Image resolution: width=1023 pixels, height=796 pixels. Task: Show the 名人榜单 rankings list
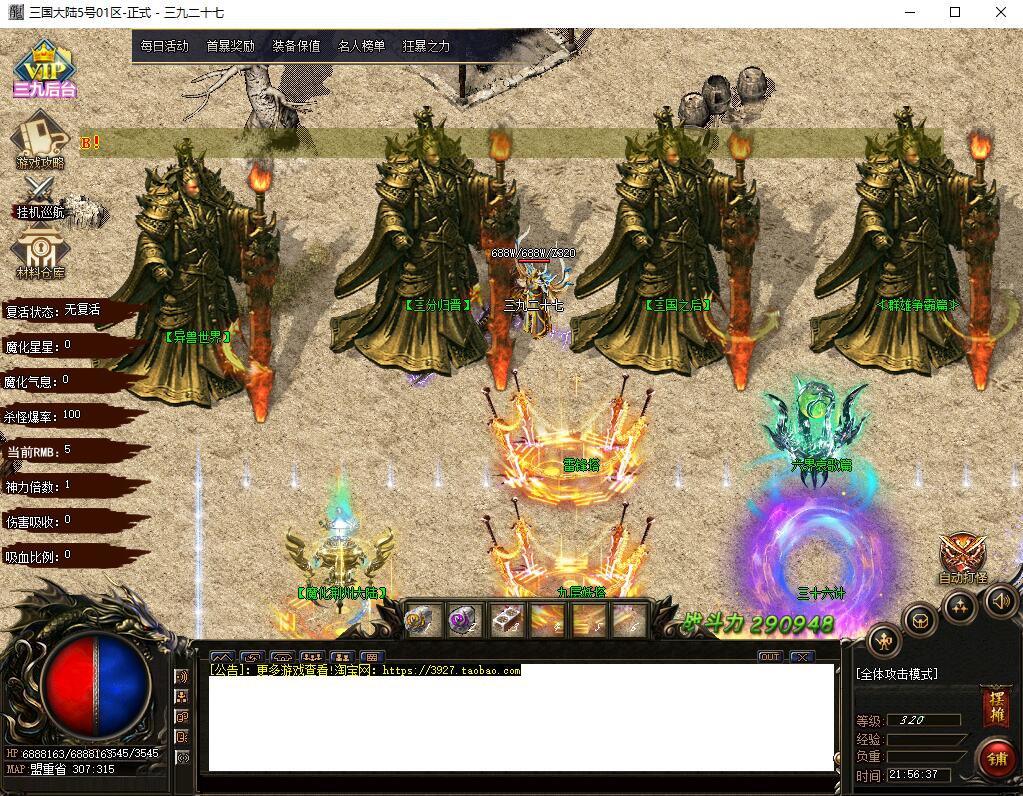tap(361, 46)
